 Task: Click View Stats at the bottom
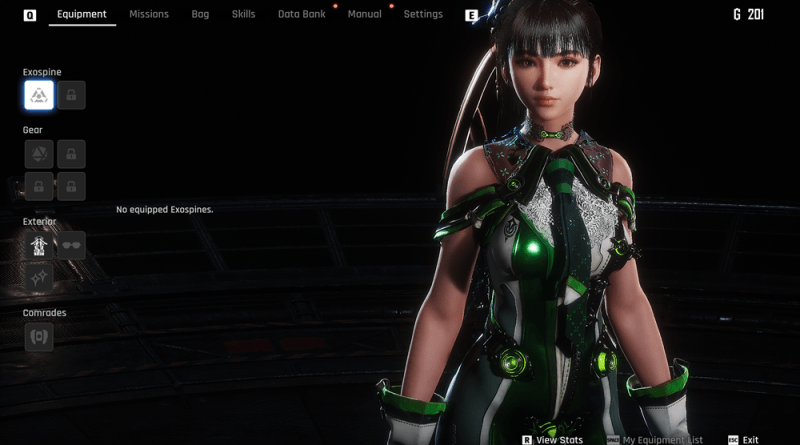[x=559, y=440]
